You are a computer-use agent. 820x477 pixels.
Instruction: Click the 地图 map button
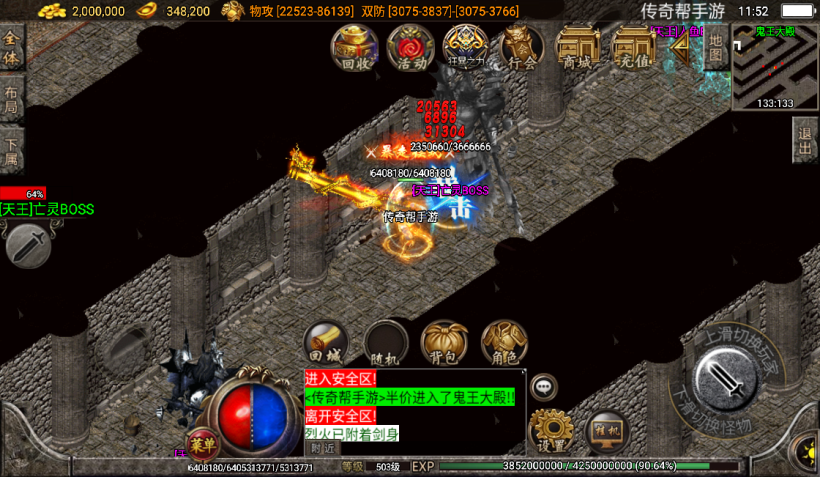pos(716,47)
